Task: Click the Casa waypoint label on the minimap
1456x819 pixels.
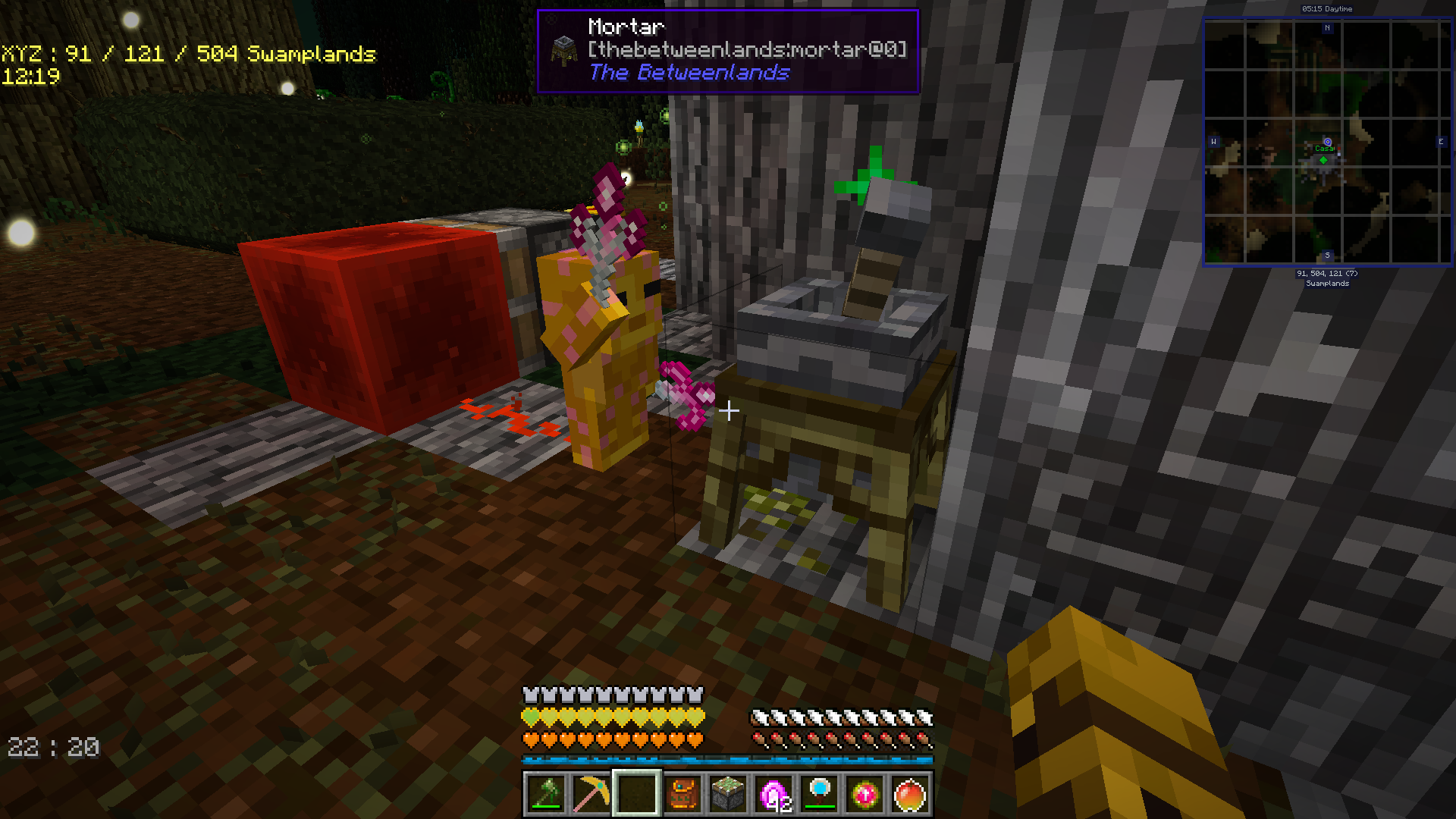Action: click(1324, 149)
